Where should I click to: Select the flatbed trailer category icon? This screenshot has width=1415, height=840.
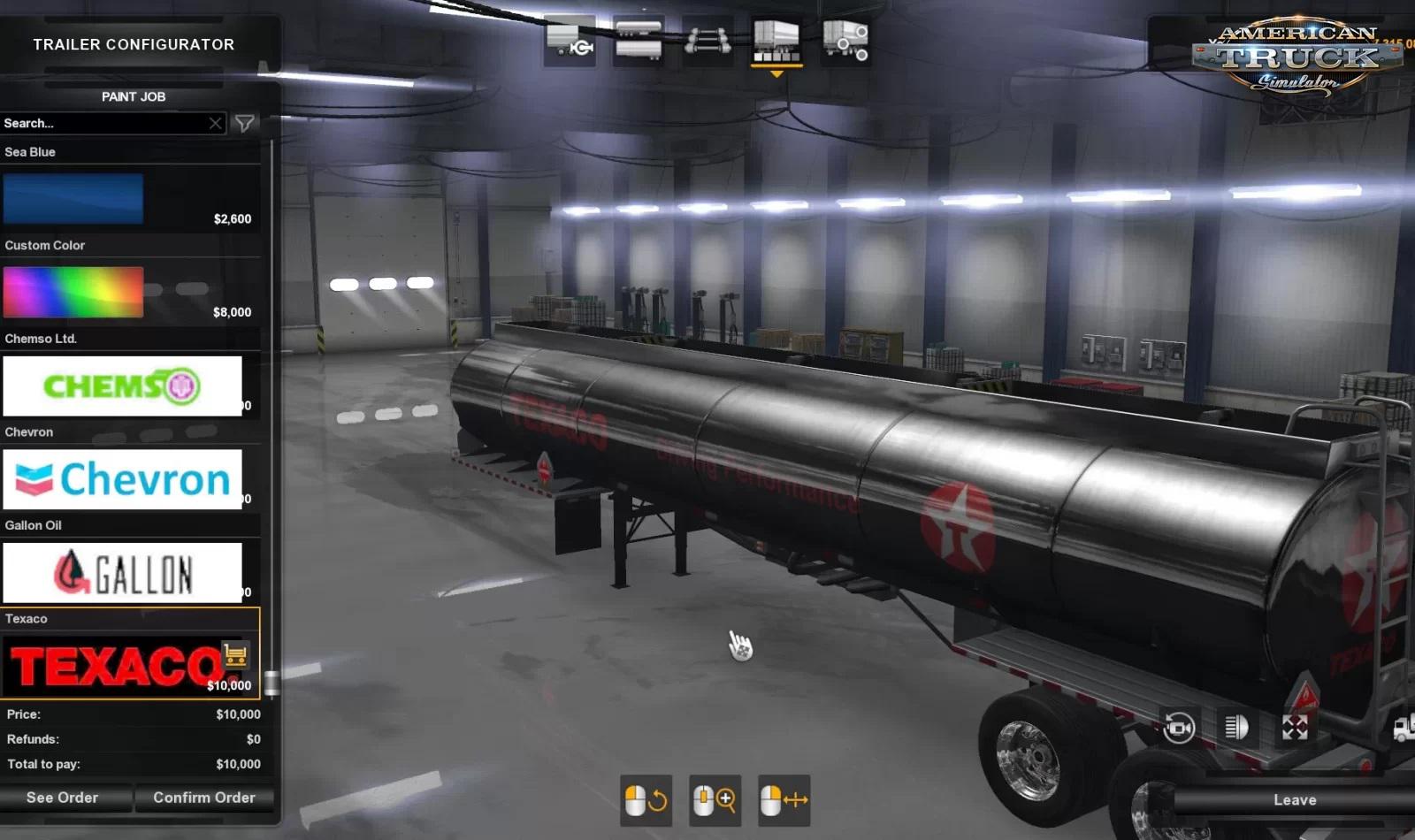pos(569,38)
